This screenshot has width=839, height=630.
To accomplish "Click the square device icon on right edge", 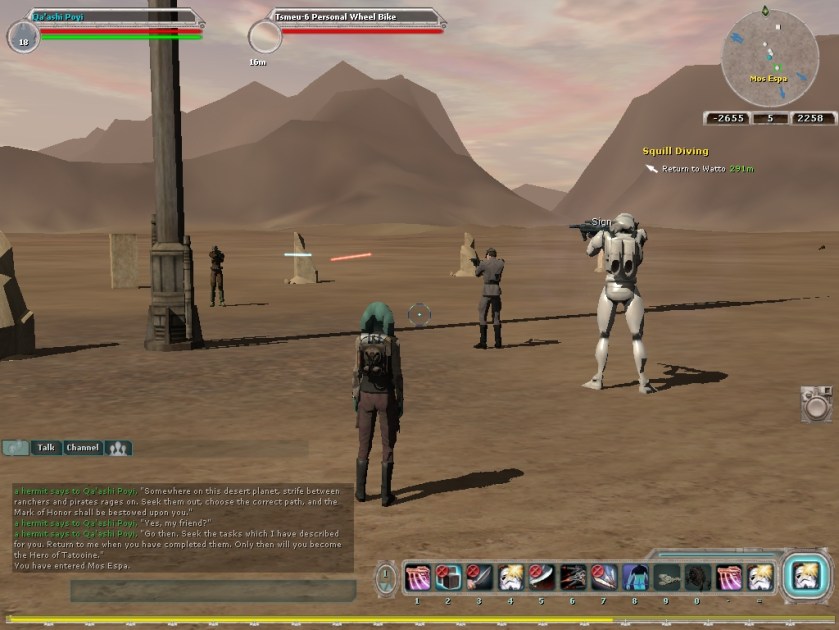I will 816,403.
